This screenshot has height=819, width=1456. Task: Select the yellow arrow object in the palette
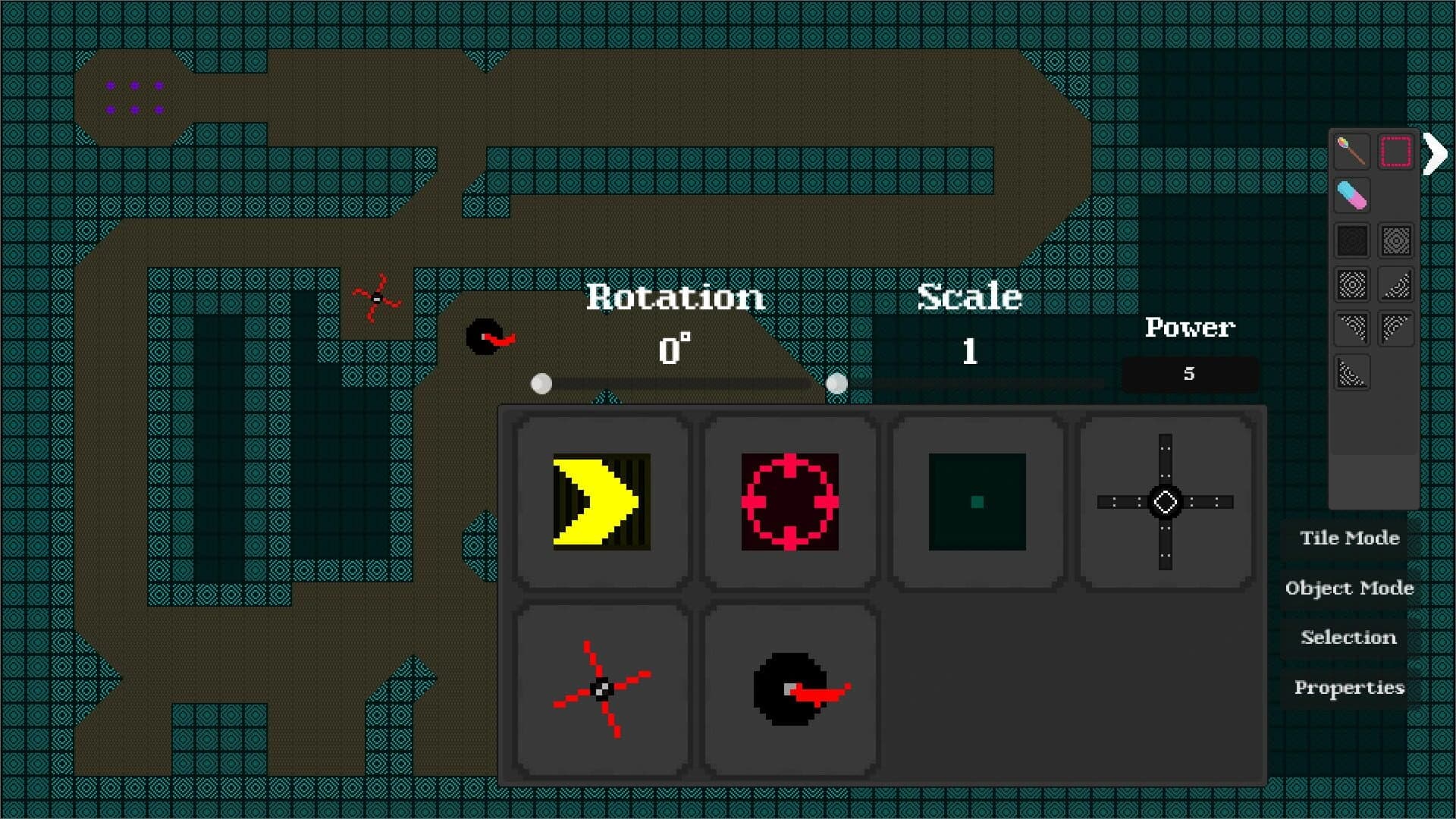pyautogui.click(x=600, y=502)
